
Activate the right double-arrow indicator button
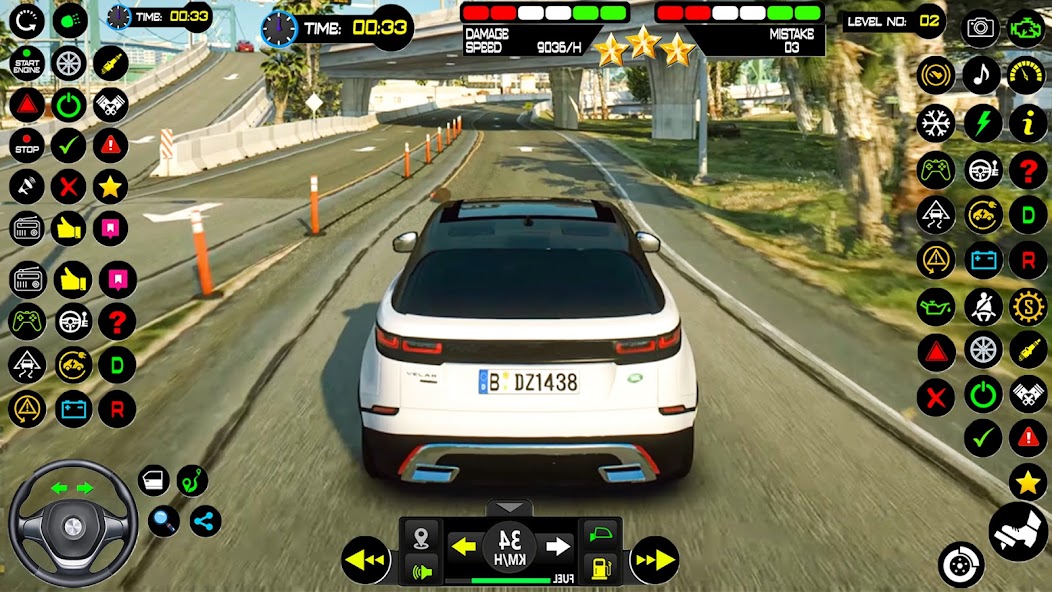click(x=654, y=559)
